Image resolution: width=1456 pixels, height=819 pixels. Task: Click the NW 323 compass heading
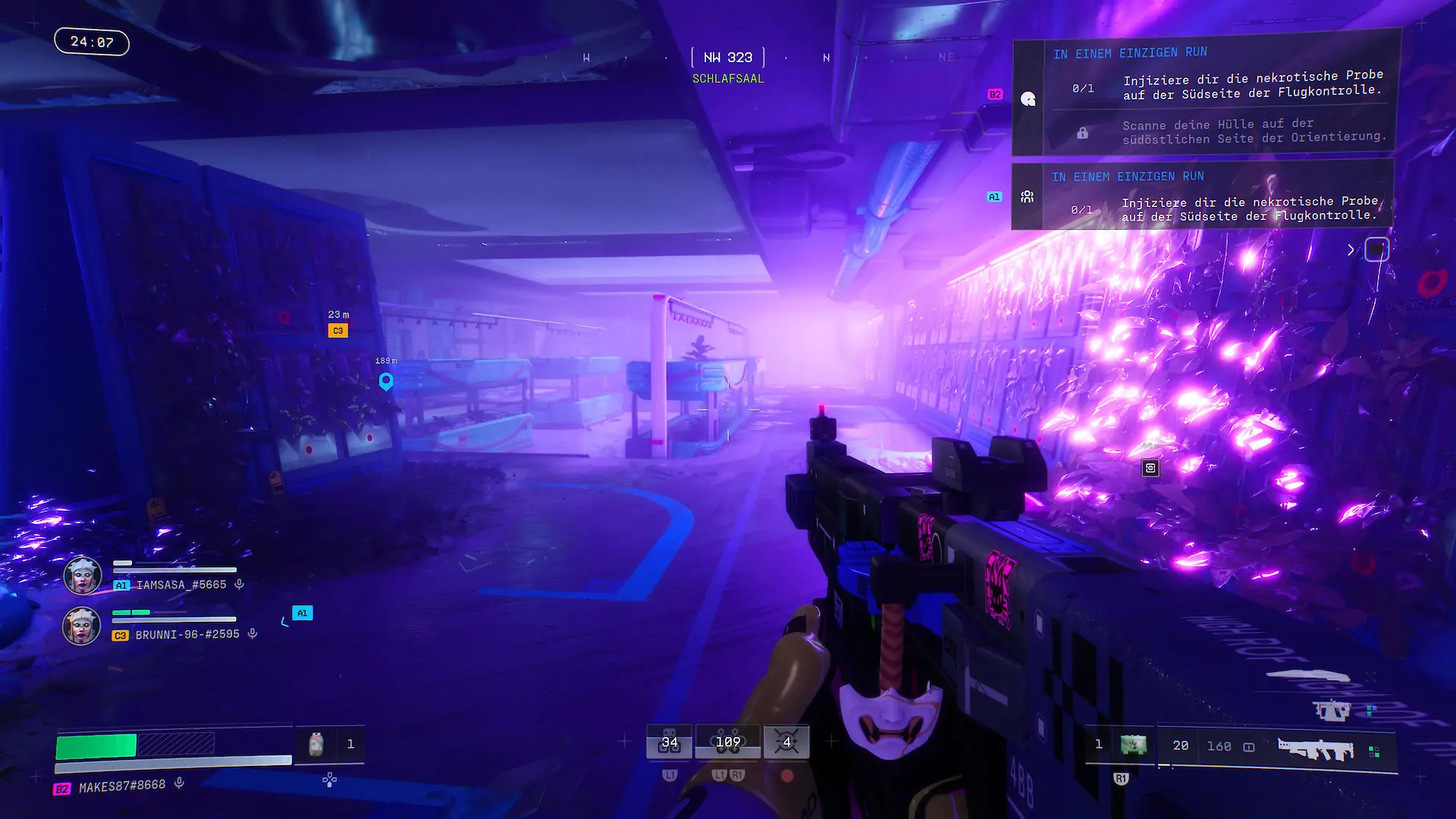point(728,58)
